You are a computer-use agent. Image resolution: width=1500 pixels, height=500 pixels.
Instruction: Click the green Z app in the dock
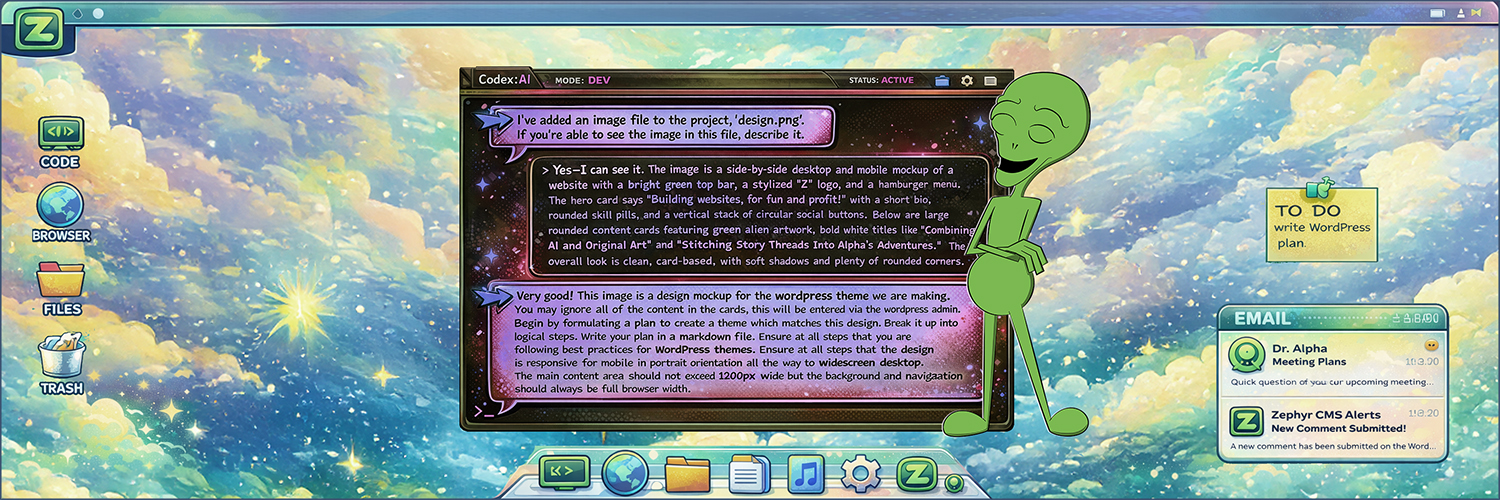(x=915, y=473)
